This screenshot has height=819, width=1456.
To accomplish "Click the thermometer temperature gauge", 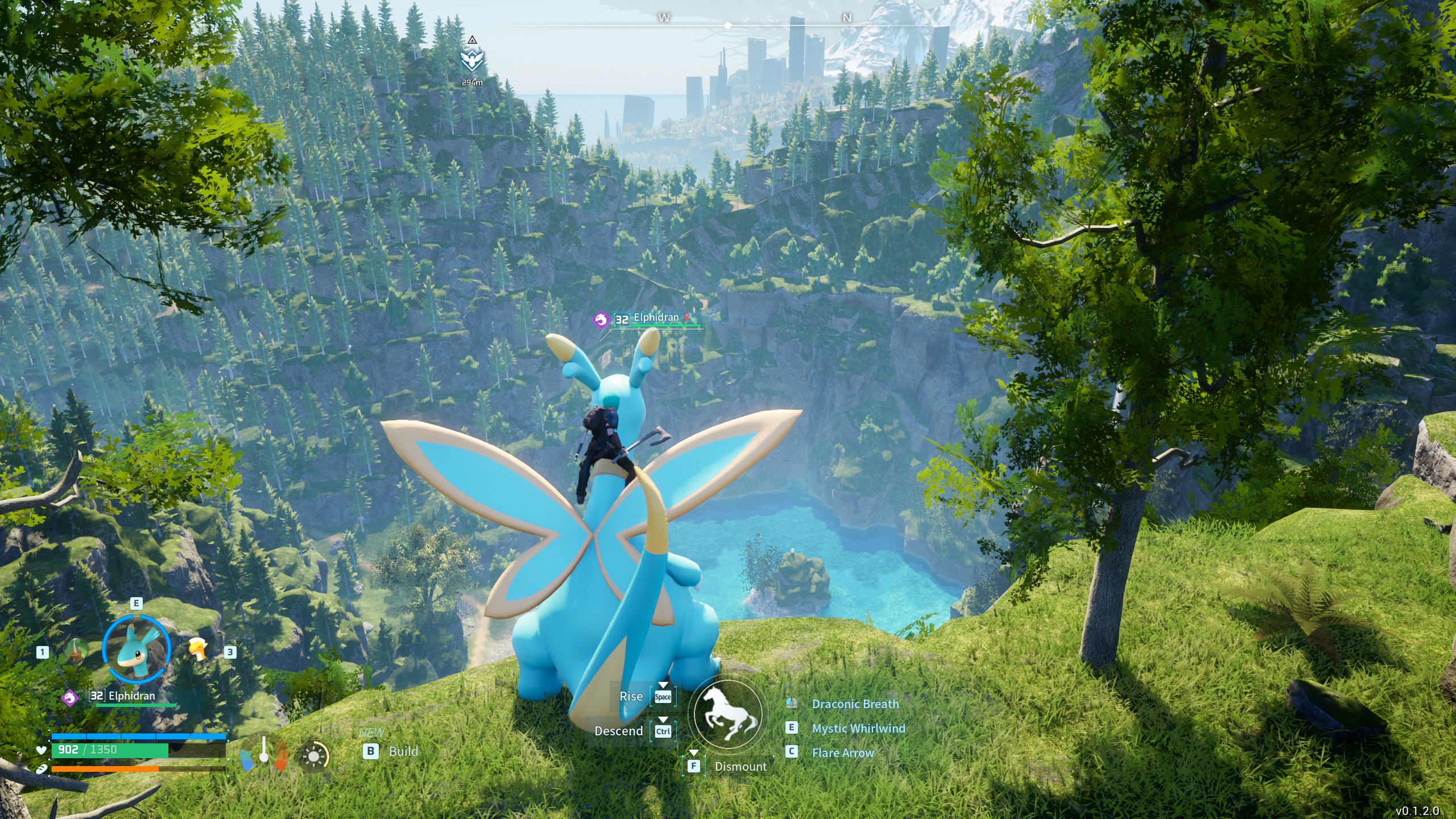I will coord(263,751).
